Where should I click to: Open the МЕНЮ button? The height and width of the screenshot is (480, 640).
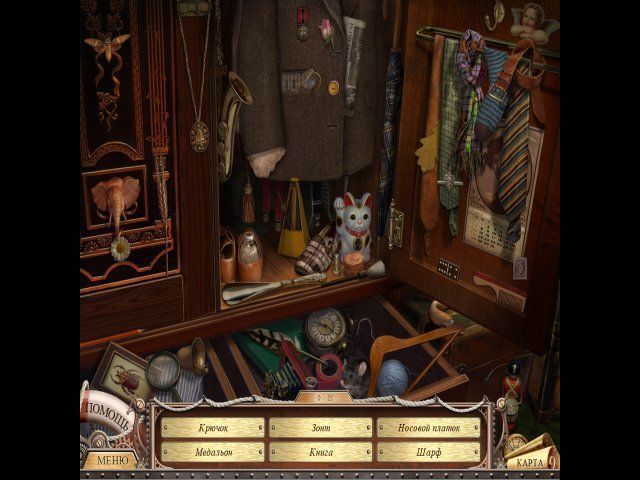tap(110, 461)
